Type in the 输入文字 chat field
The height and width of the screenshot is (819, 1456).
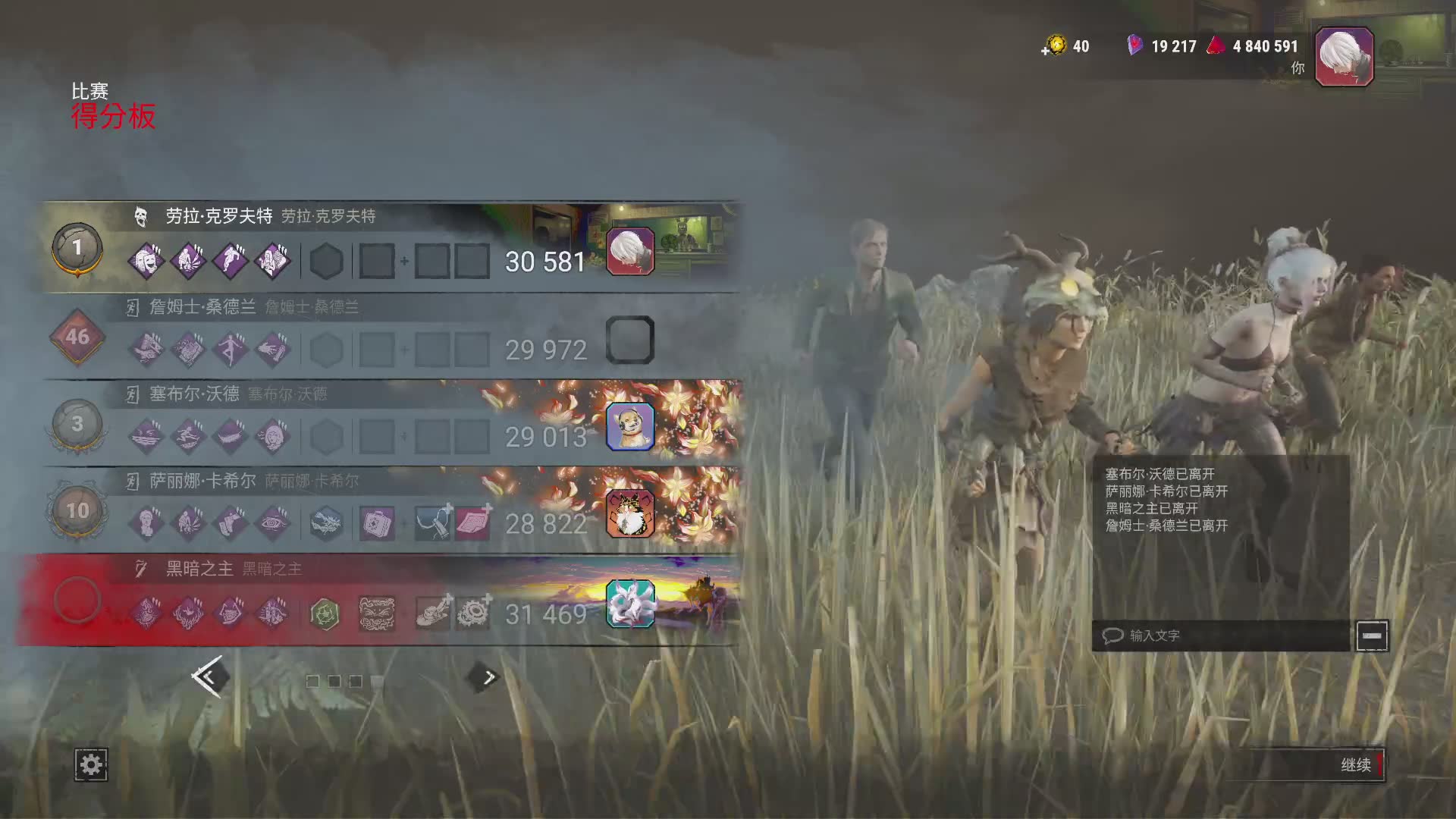click(x=1221, y=635)
